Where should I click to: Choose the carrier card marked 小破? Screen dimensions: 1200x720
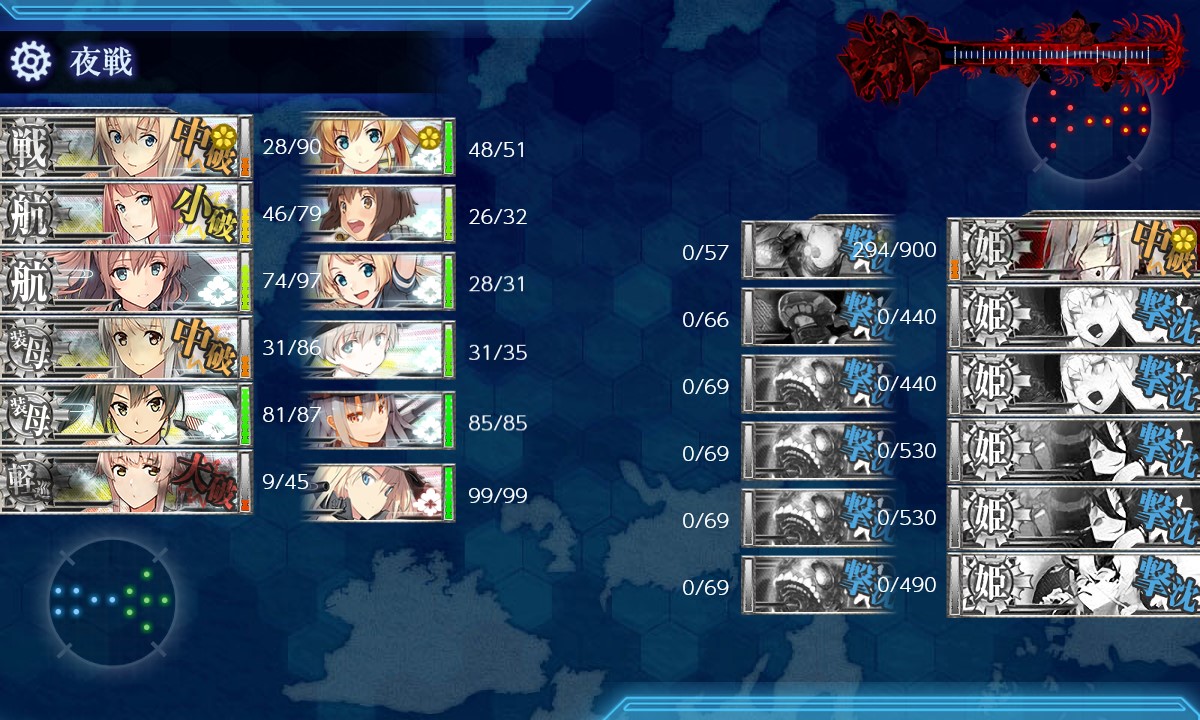tap(125, 214)
